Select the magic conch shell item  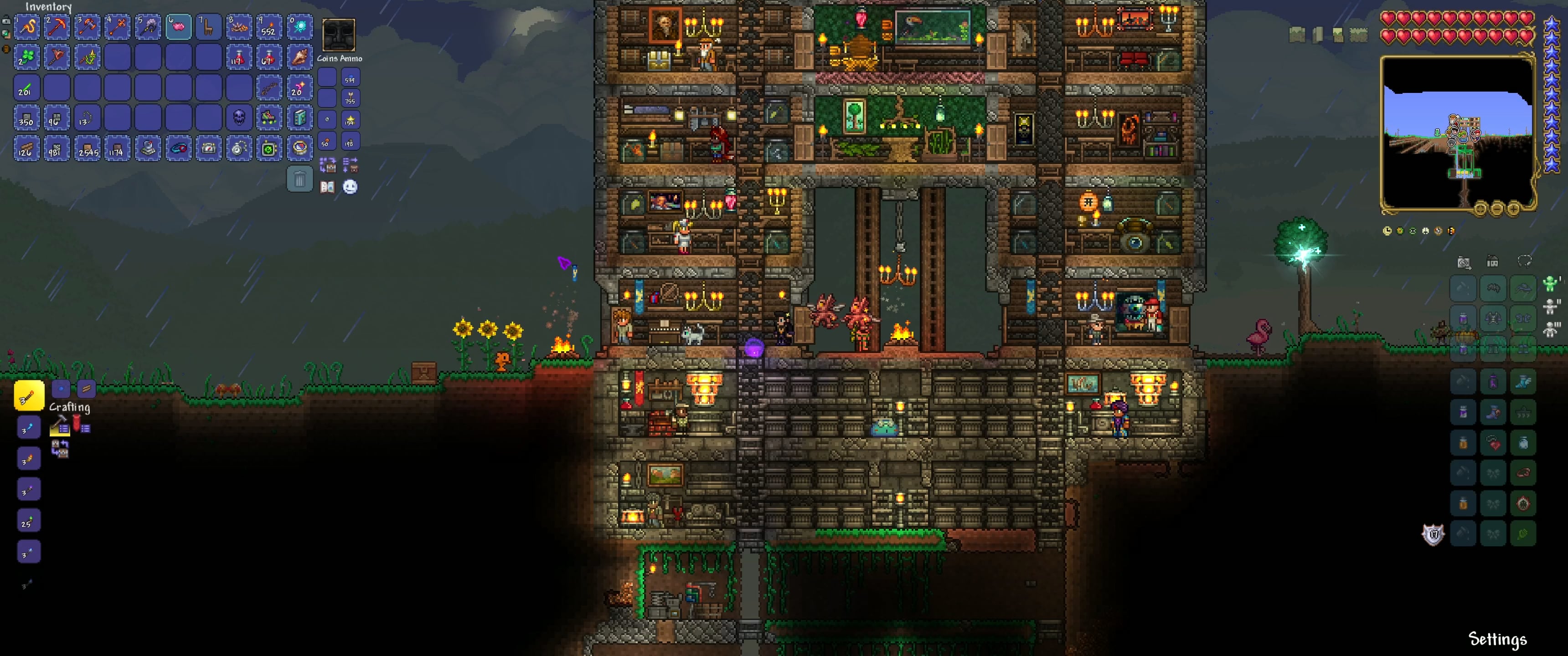[x=299, y=57]
